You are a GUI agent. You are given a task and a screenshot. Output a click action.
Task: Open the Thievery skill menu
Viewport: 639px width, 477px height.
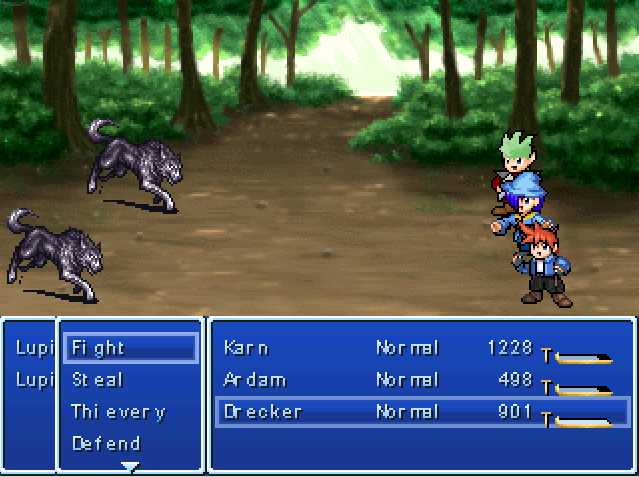pos(118,412)
